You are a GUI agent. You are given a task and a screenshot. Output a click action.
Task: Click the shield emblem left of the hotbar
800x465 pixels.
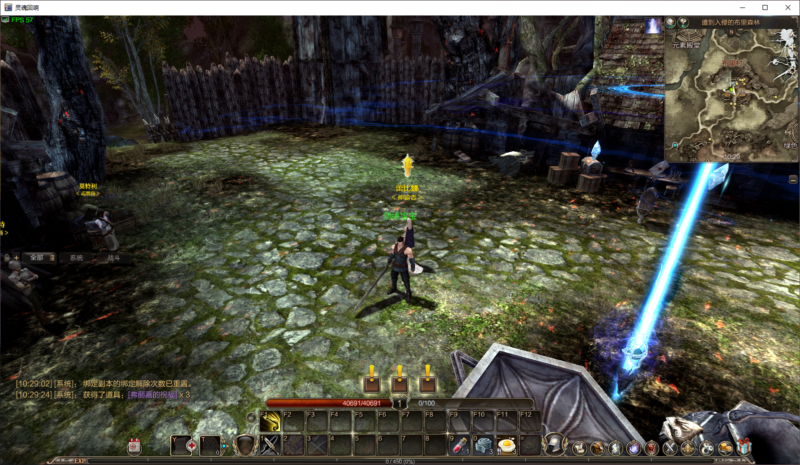(x=244, y=444)
